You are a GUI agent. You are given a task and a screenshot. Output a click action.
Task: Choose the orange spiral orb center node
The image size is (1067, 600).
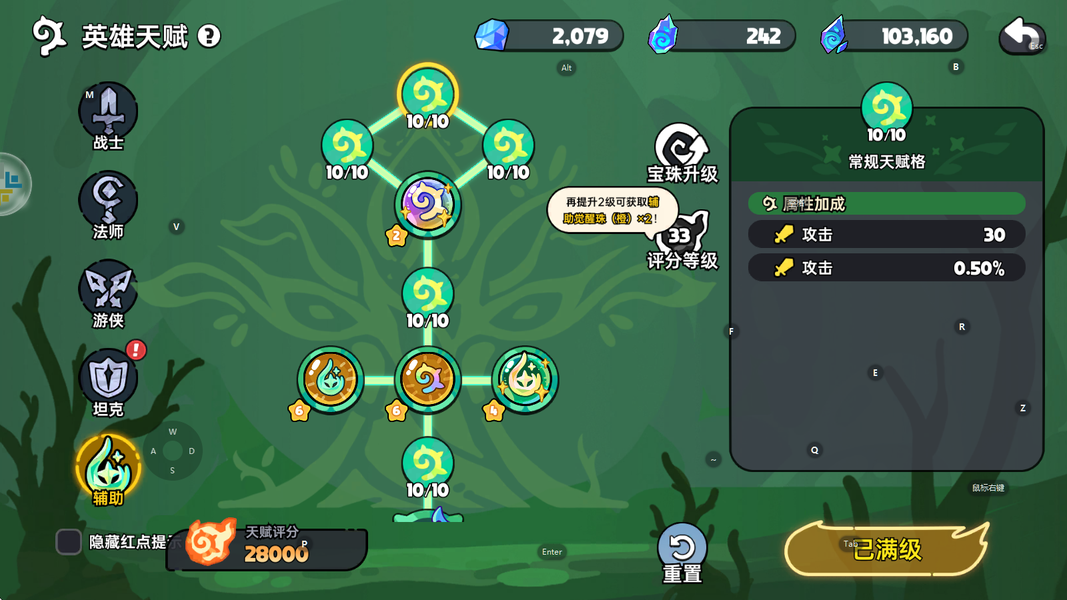tap(428, 380)
